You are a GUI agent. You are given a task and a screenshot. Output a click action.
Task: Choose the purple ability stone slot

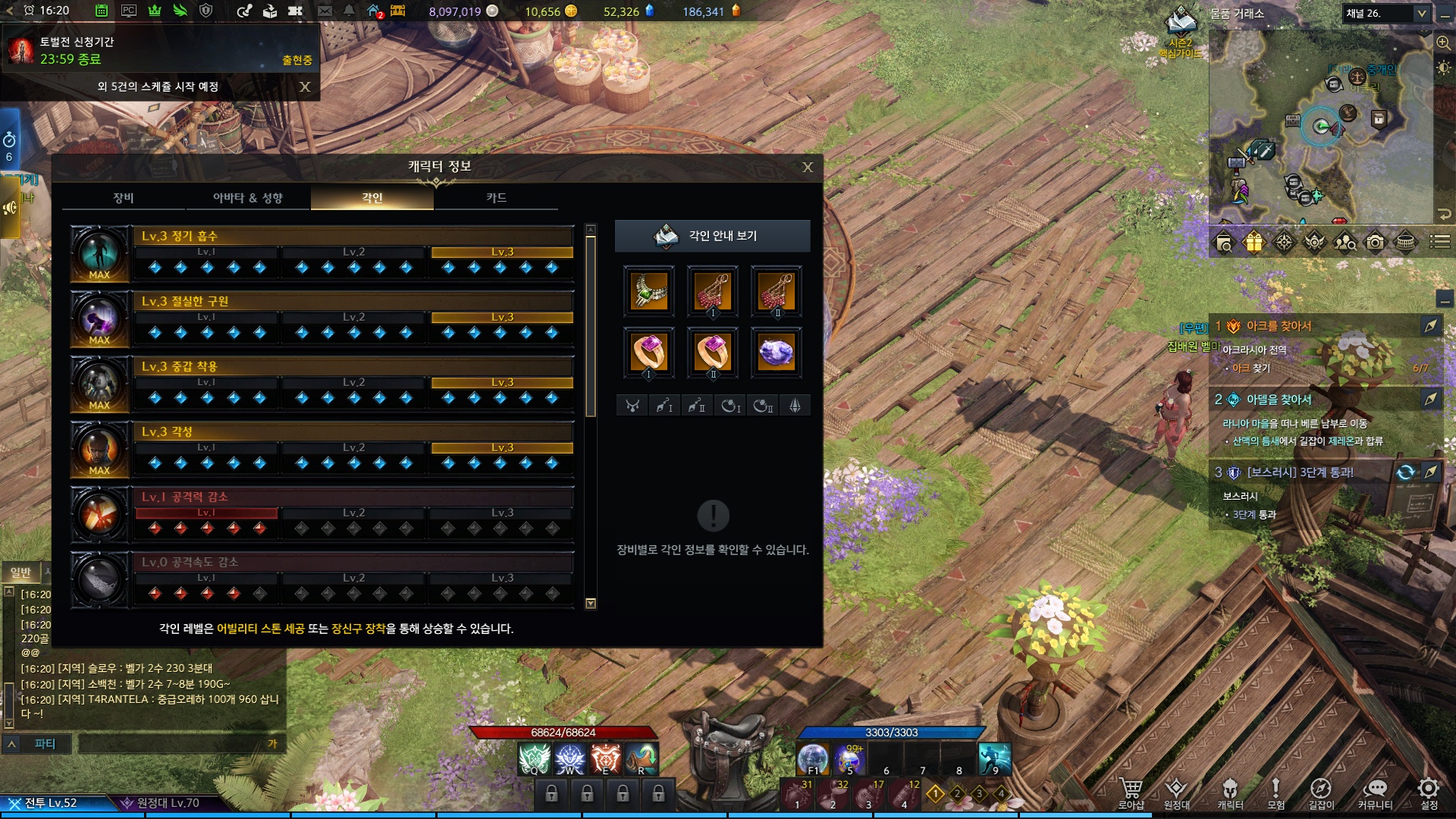776,353
